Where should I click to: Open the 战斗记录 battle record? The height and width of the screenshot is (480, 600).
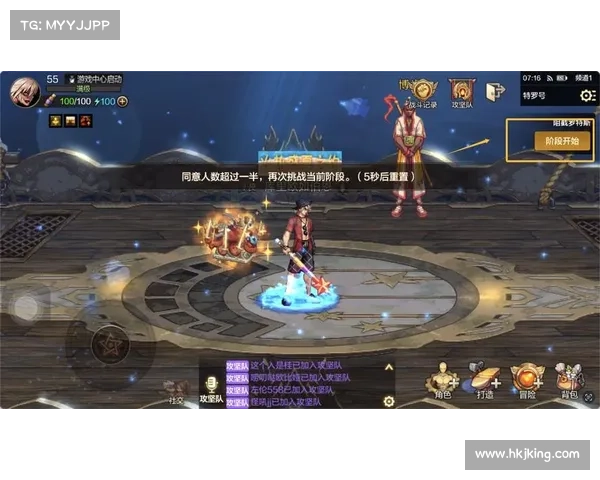tap(419, 91)
